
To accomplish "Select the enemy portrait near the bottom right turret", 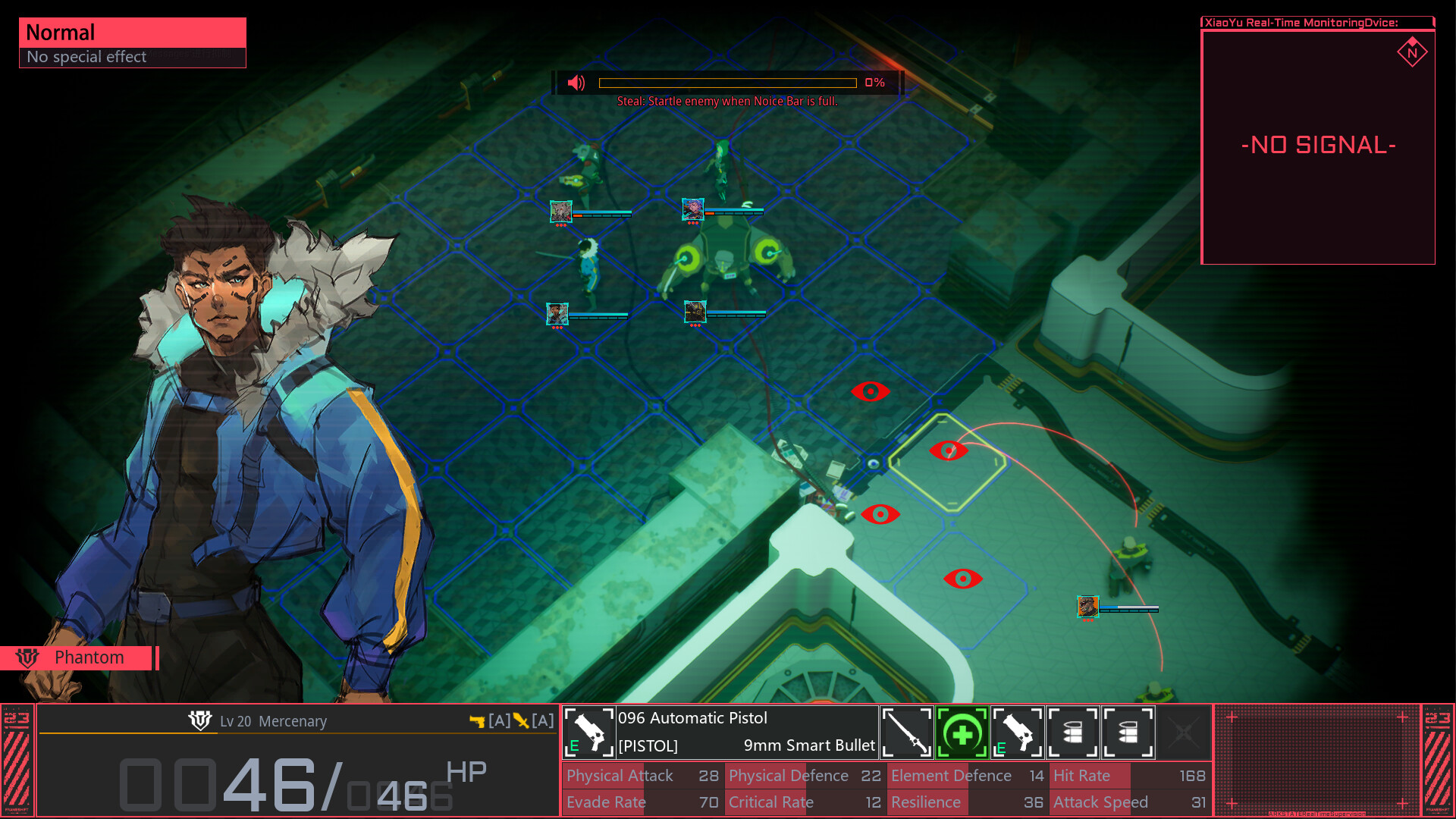I will click(1087, 607).
